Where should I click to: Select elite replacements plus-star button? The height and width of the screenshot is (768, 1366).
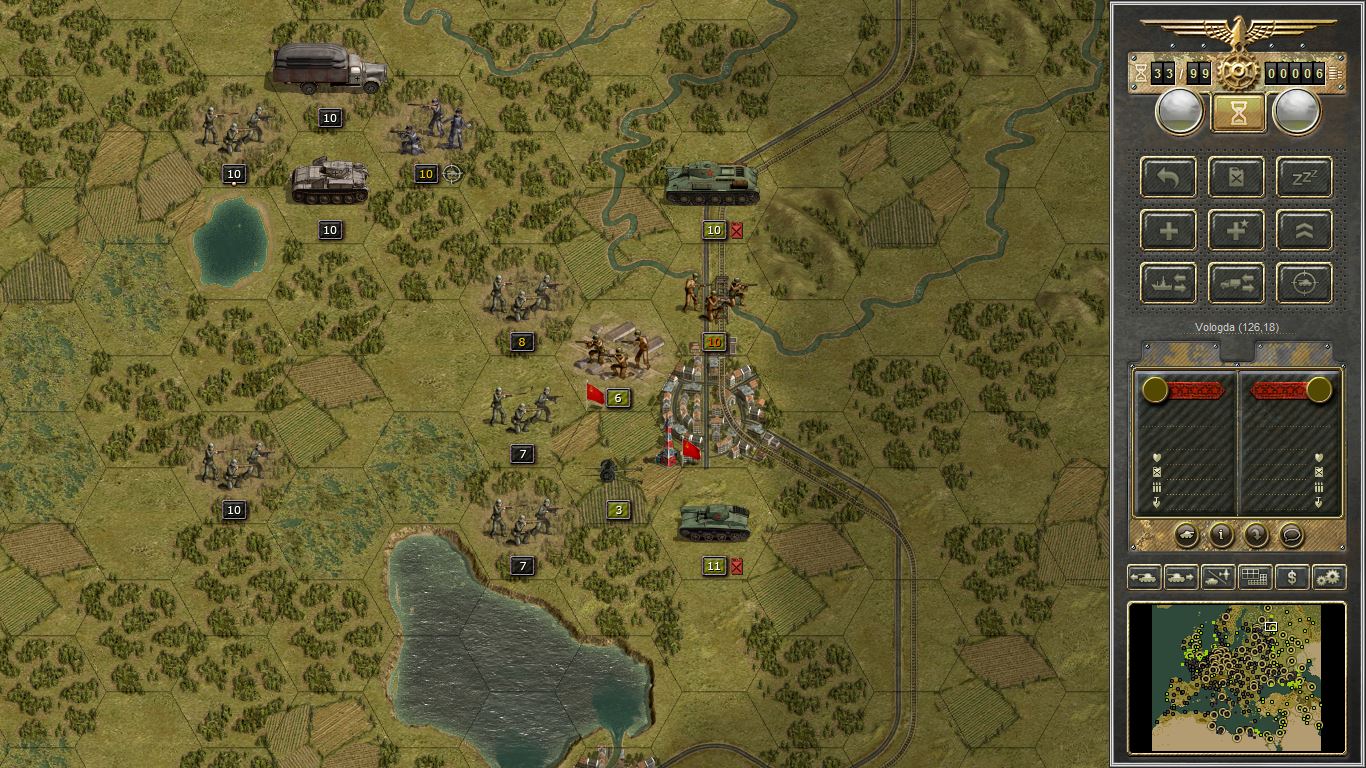pyautogui.click(x=1236, y=230)
